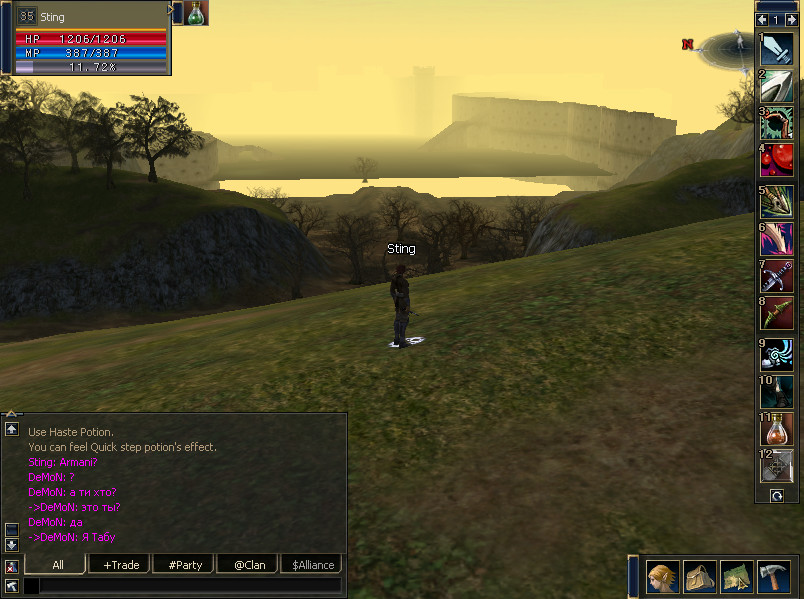
Task: Click the chat scroll-up arrow button
Action: pyautogui.click(x=11, y=429)
